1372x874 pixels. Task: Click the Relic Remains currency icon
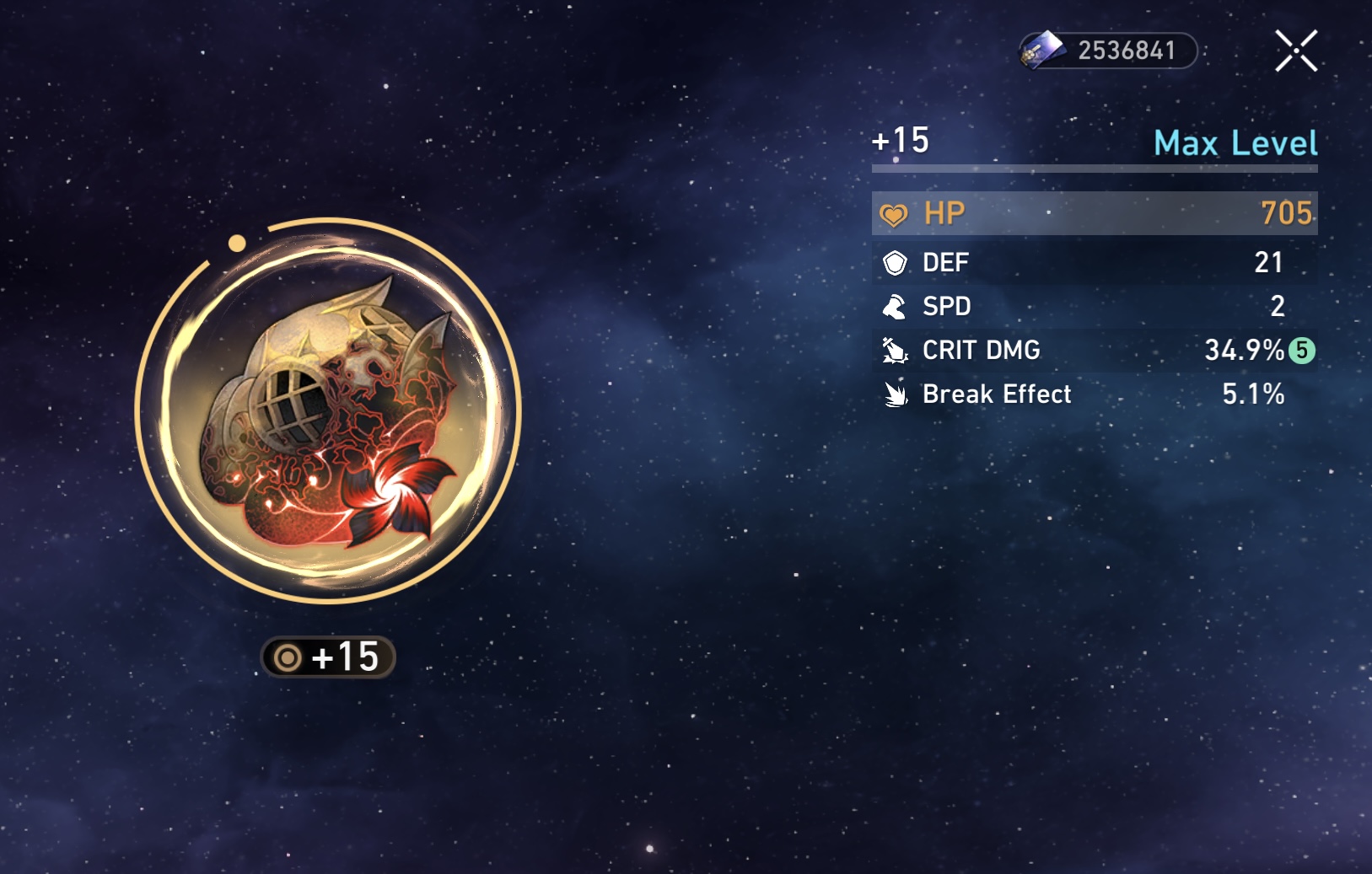pos(1041,51)
